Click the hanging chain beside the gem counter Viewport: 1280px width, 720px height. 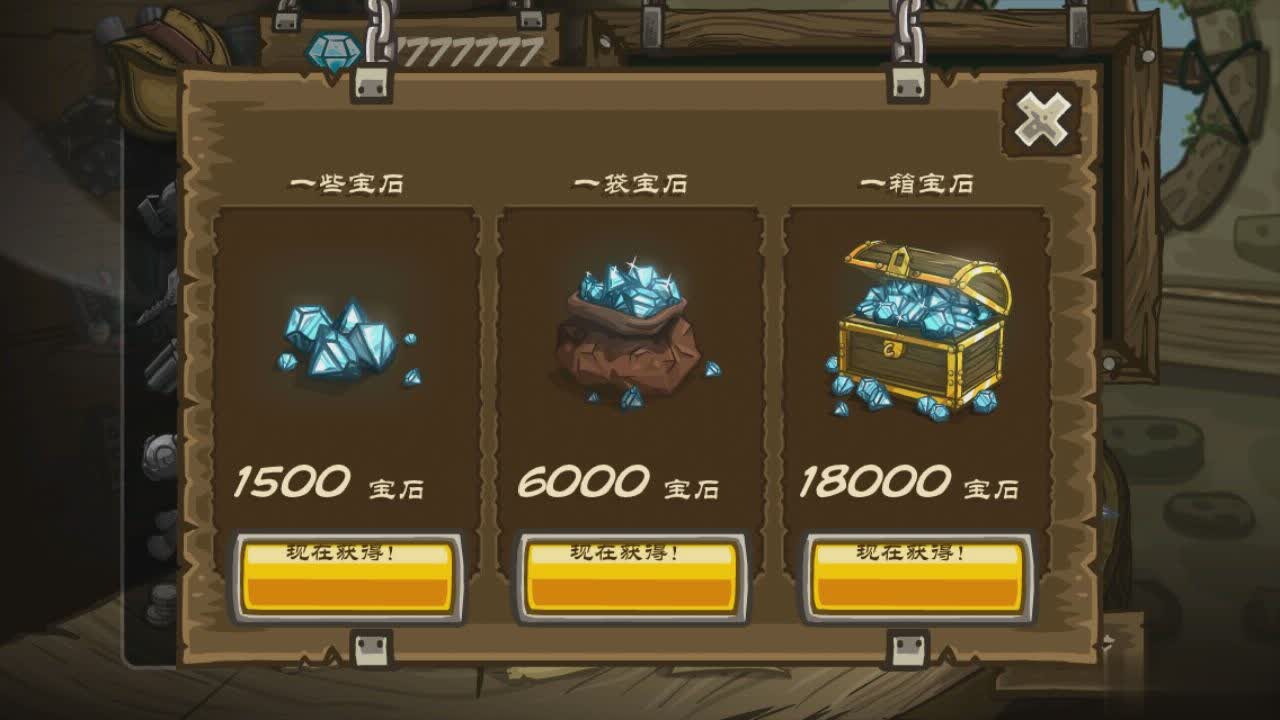click(378, 30)
